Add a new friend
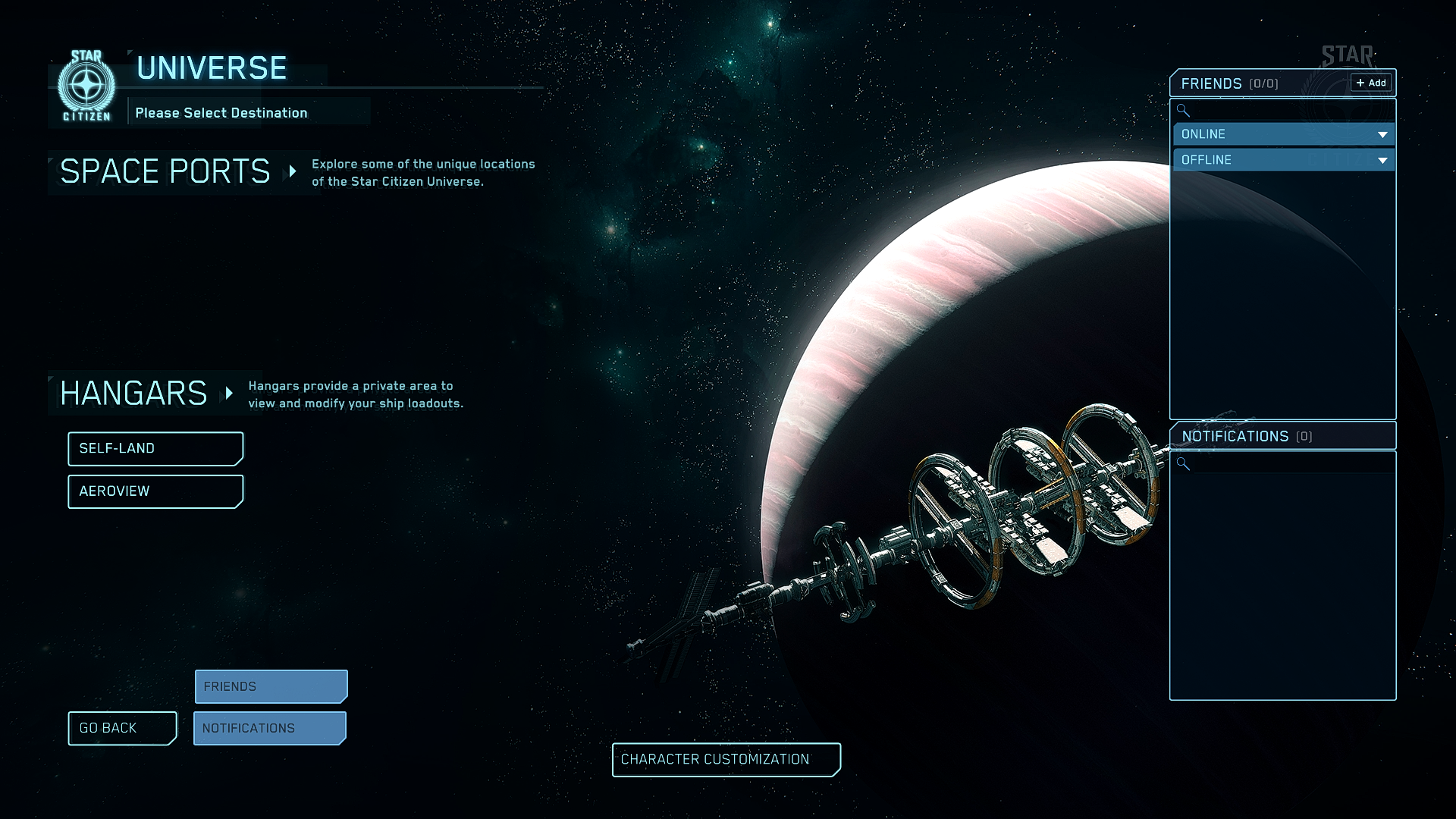 [1371, 83]
